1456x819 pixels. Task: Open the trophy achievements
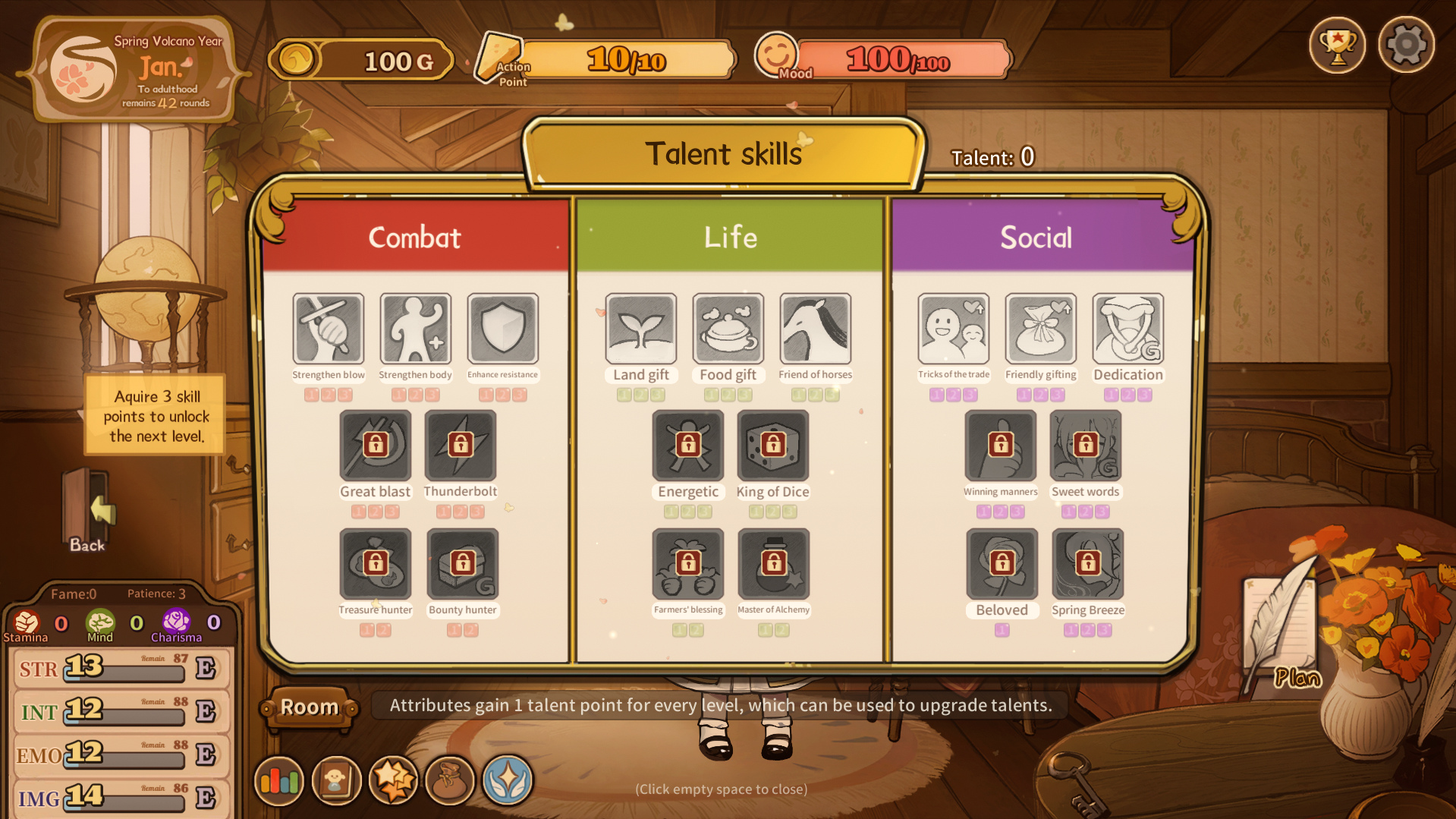click(1337, 46)
